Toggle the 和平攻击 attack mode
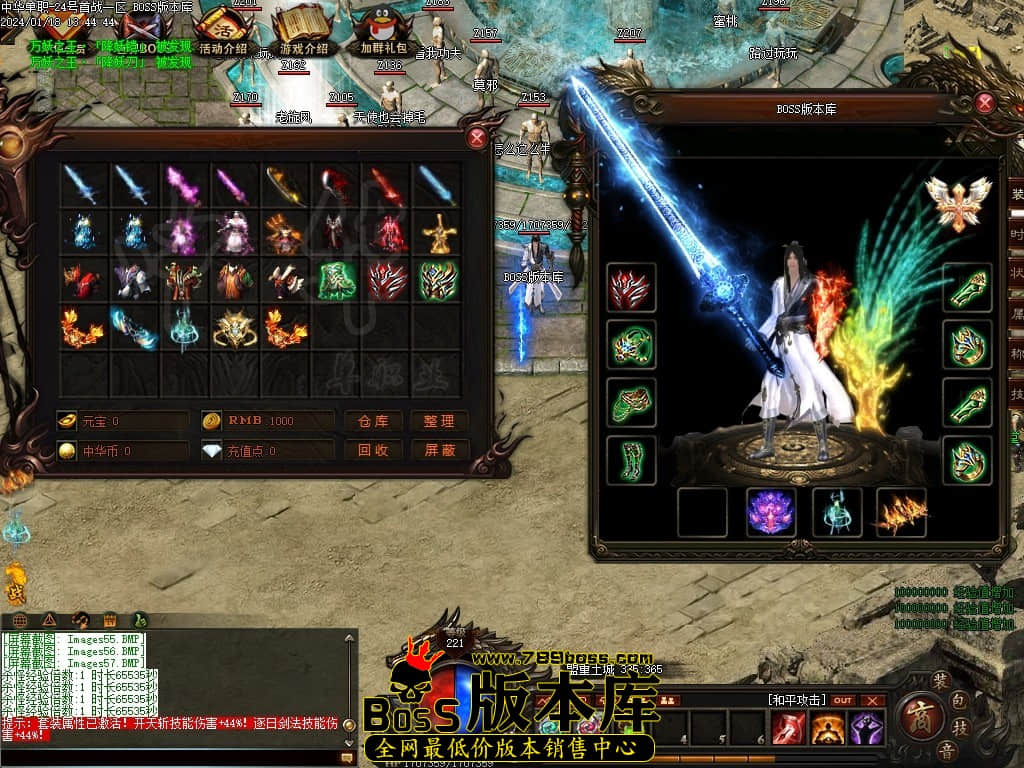1024x768 pixels. (797, 700)
